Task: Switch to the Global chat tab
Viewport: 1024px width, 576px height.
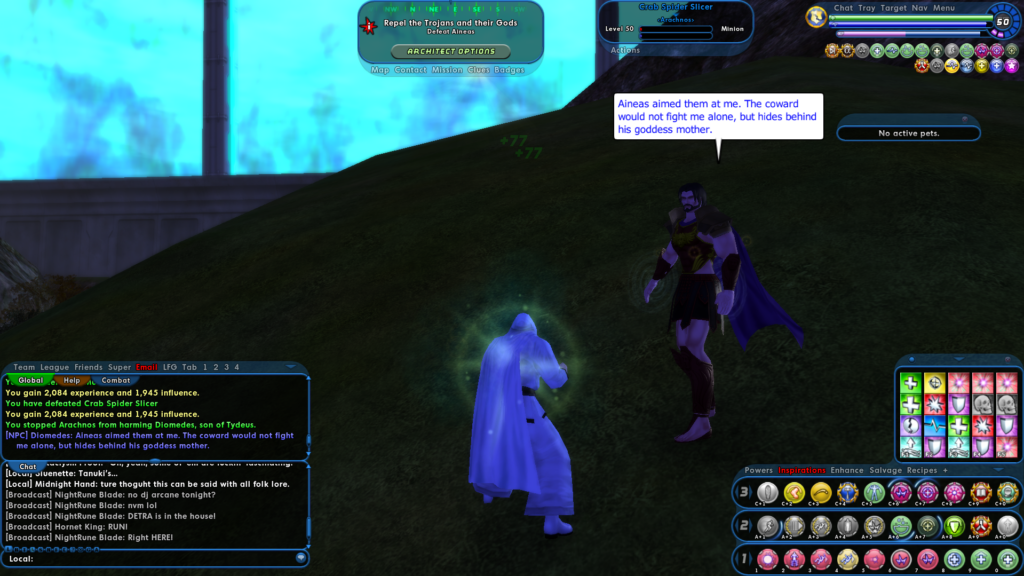Action: pos(31,380)
